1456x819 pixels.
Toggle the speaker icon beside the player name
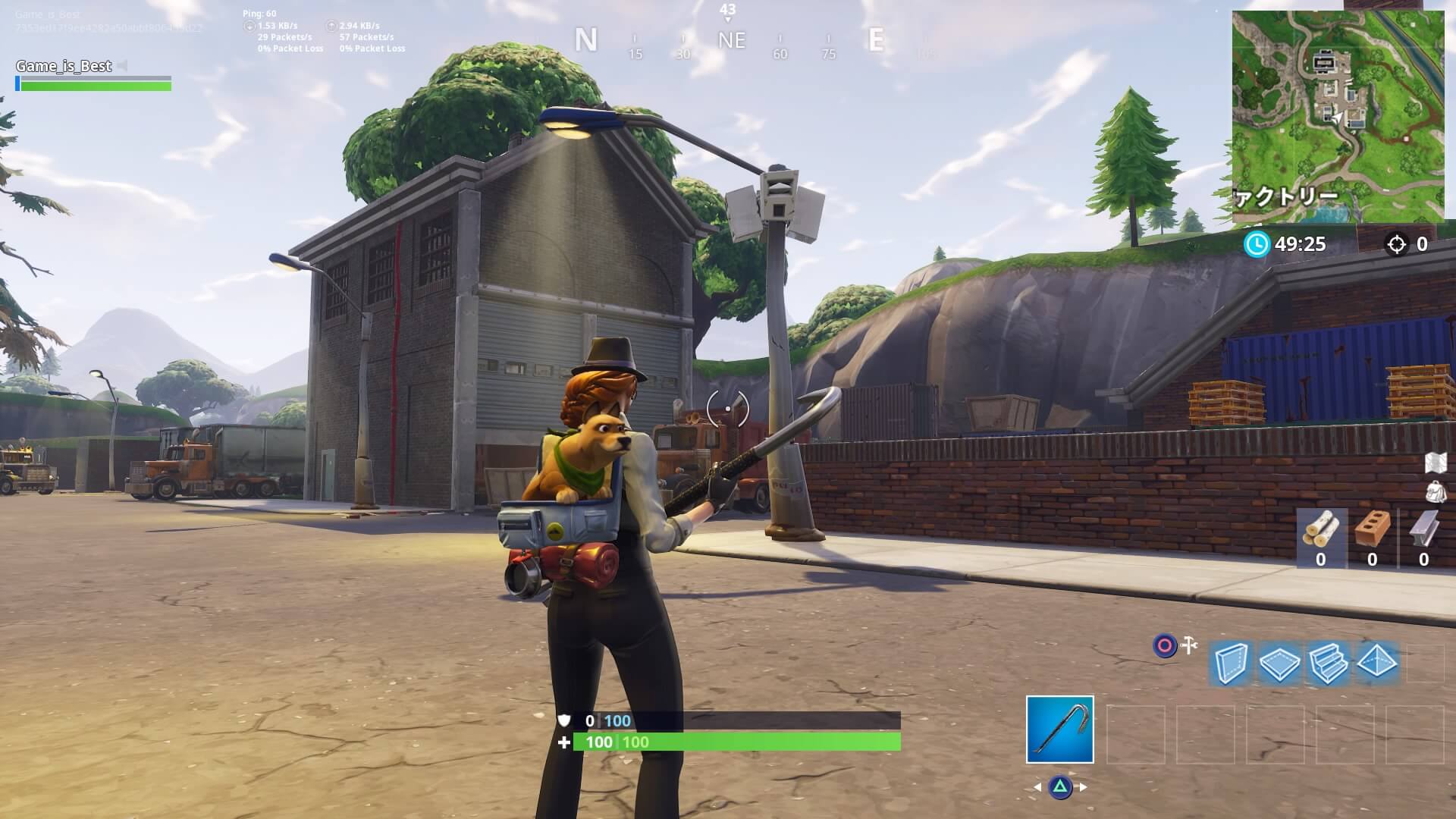point(124,66)
